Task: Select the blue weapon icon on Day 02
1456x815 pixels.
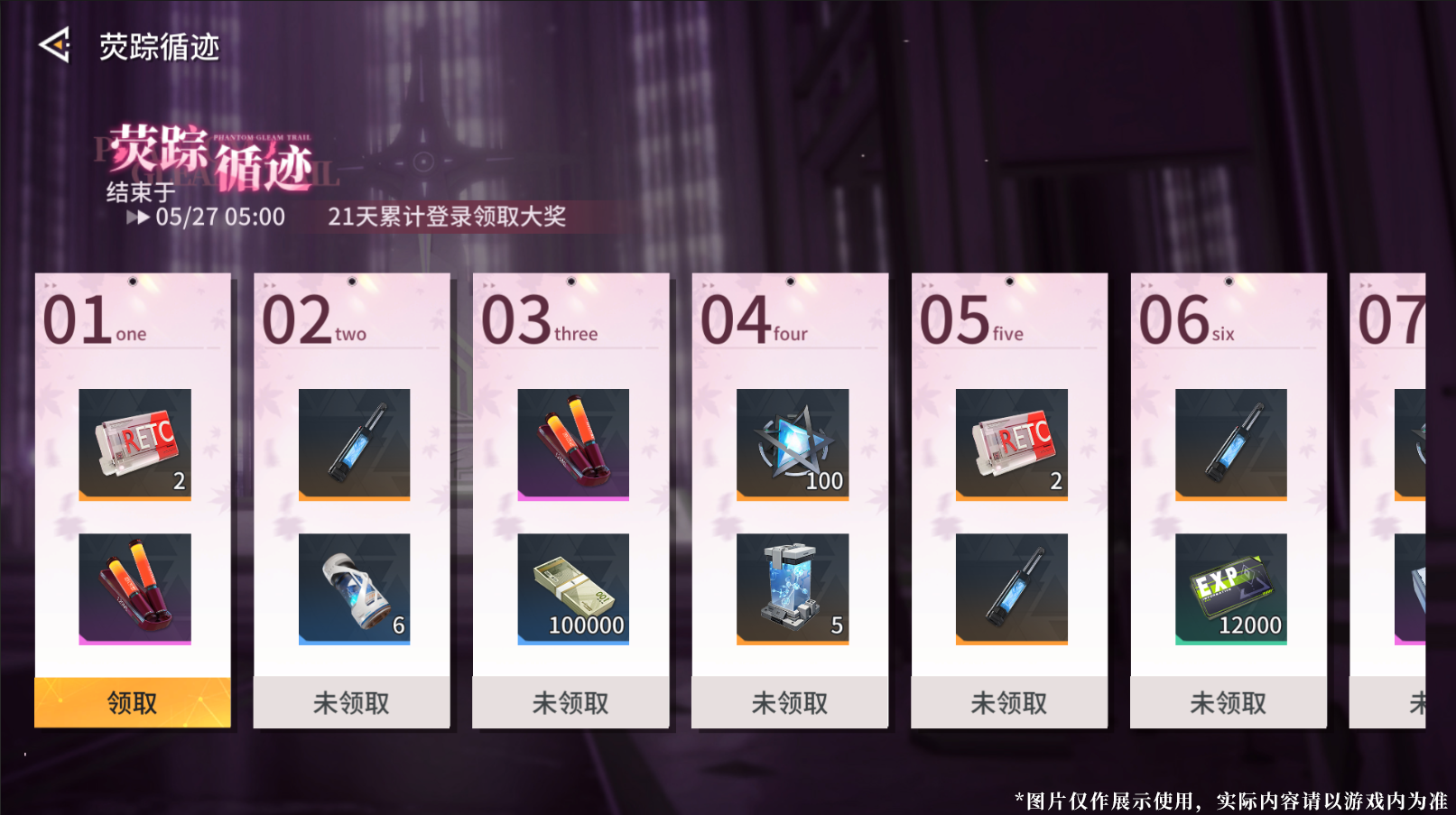Action: (351, 443)
